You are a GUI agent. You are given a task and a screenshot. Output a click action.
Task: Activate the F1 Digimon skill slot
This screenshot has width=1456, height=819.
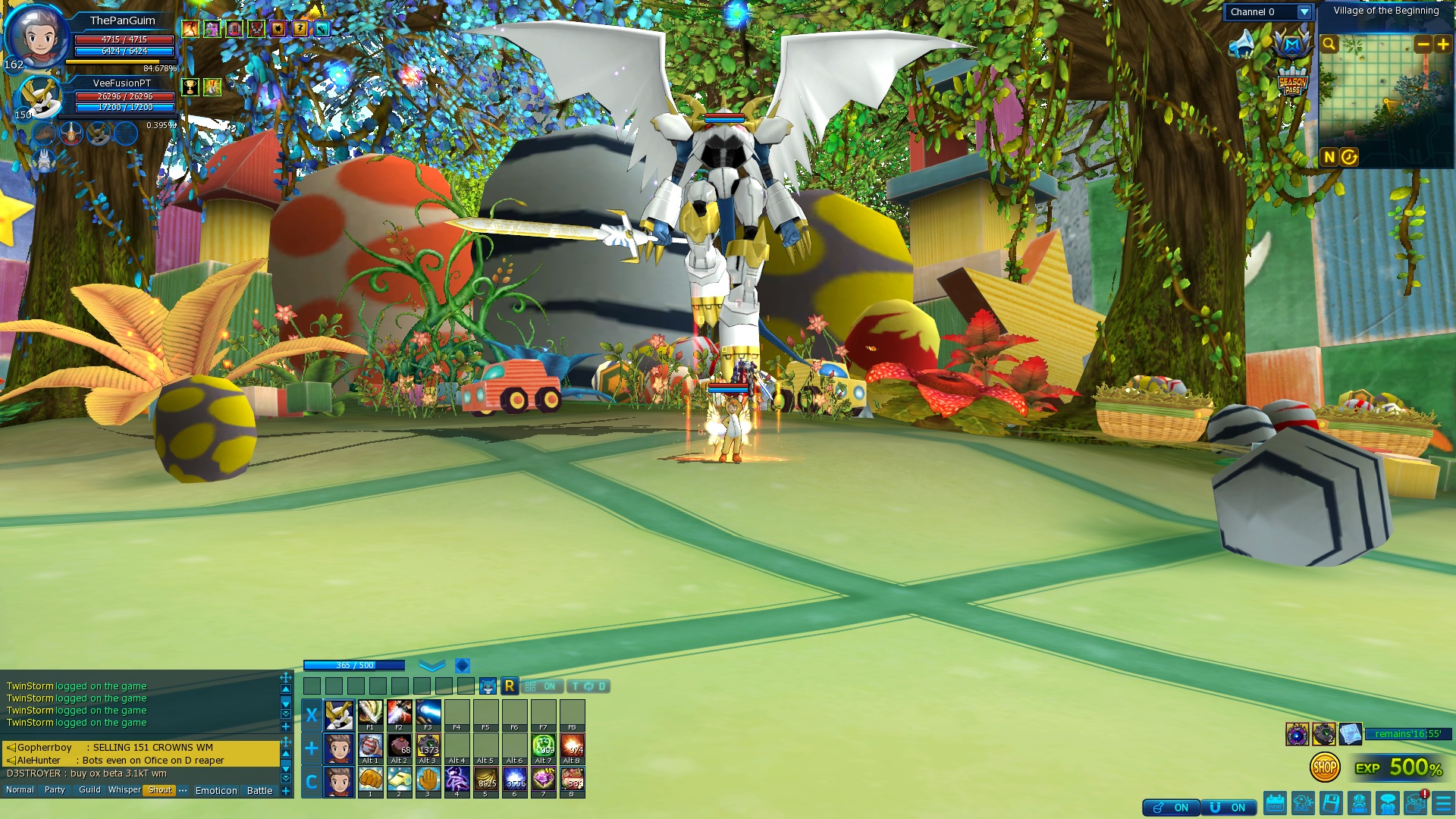click(370, 714)
